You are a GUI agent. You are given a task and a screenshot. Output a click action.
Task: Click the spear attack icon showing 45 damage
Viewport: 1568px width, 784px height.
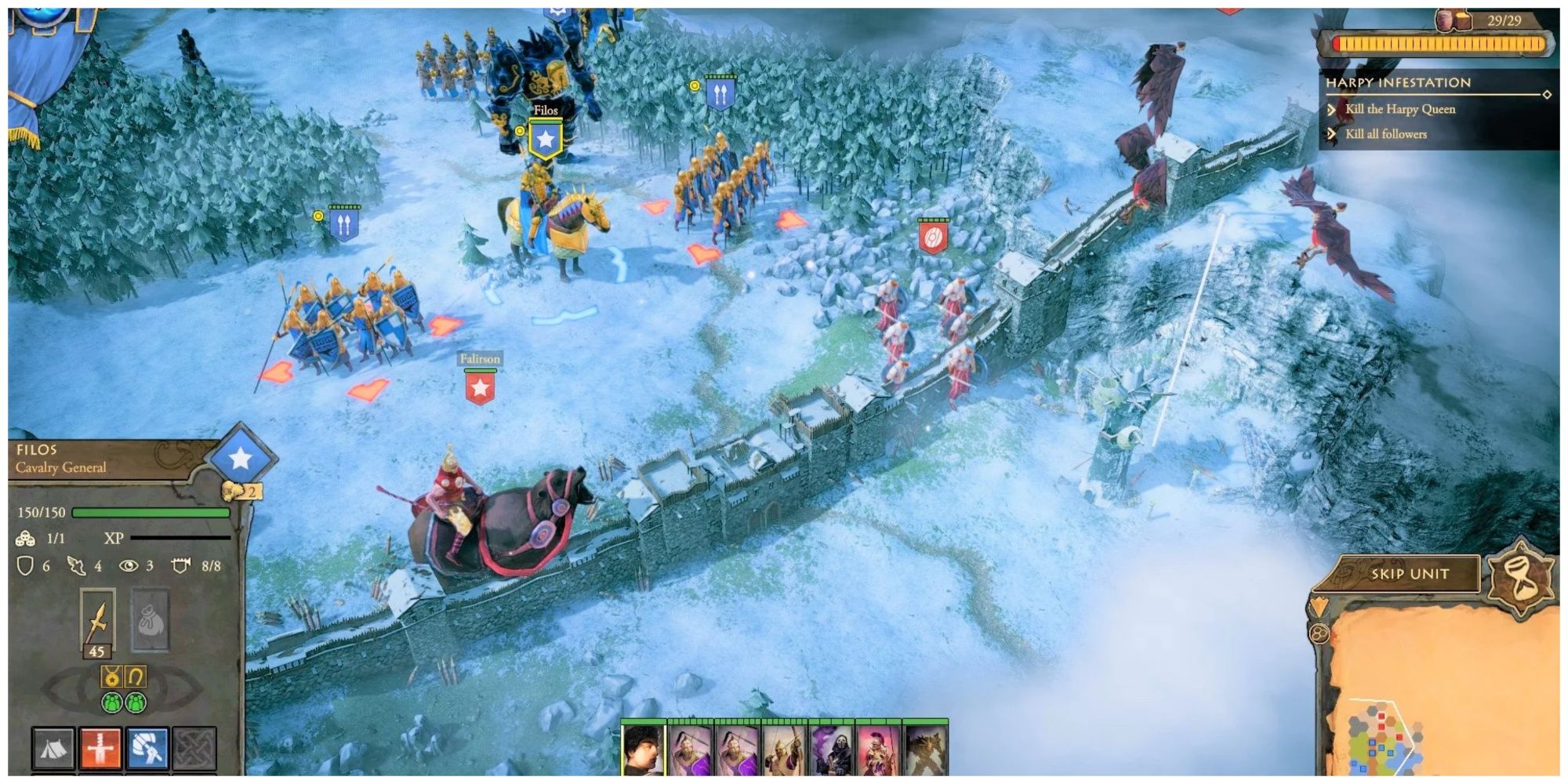98,618
